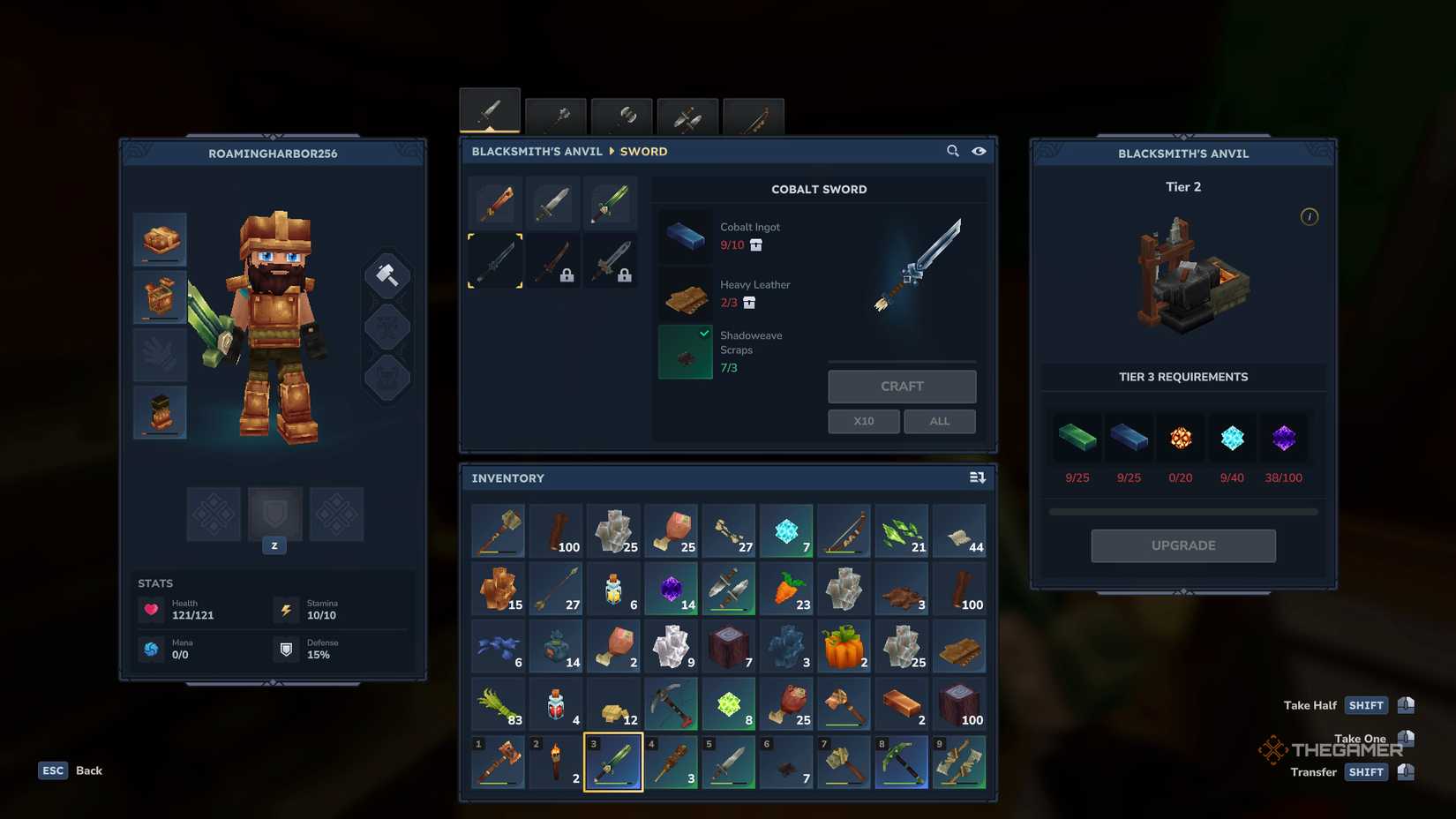This screenshot has width=1456, height=819.
Task: Click the Tier 3 upgrade progress bar
Action: pyautogui.click(x=1182, y=510)
